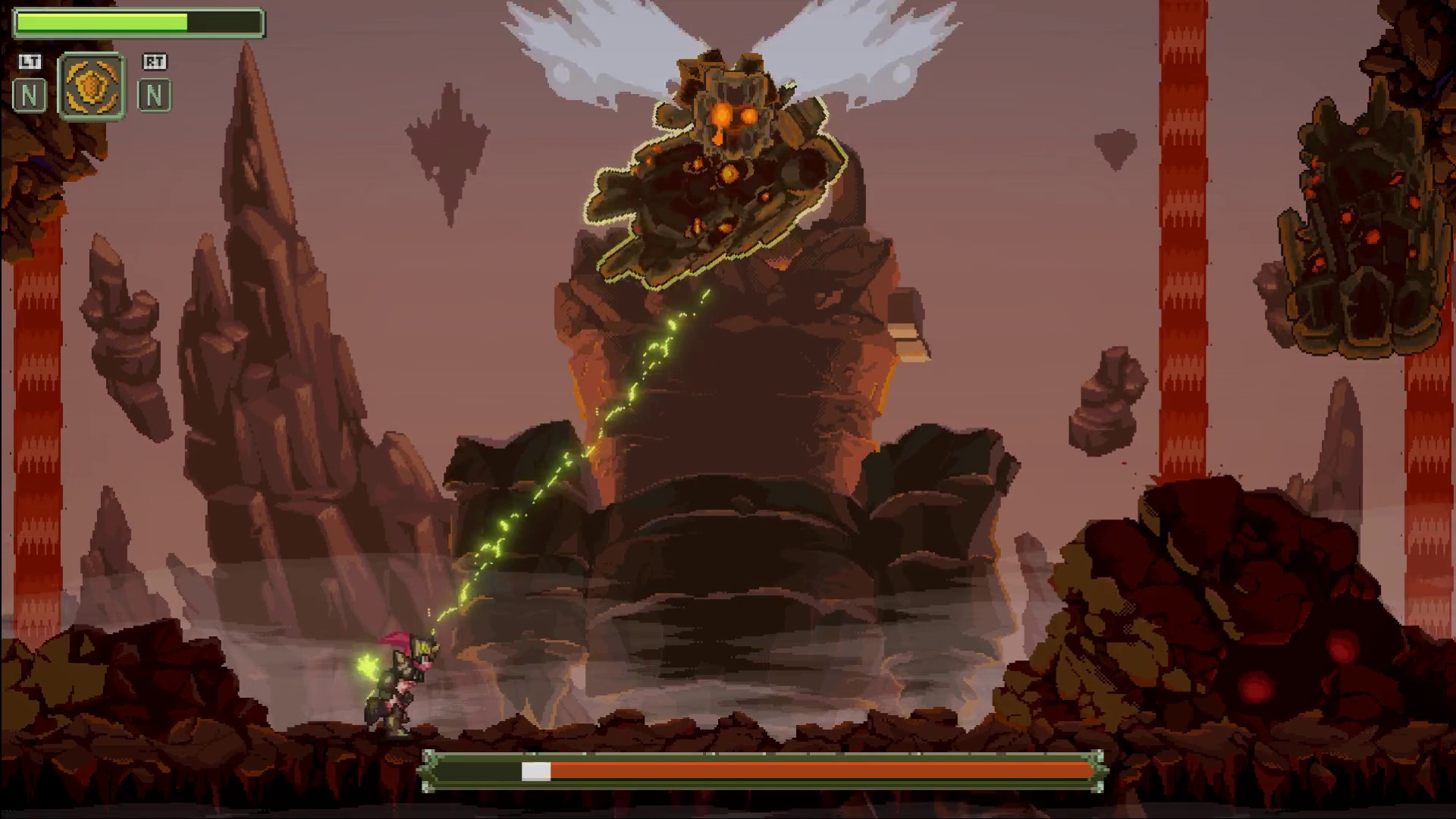
Task: Click the N slot under RT
Action: 154,96
